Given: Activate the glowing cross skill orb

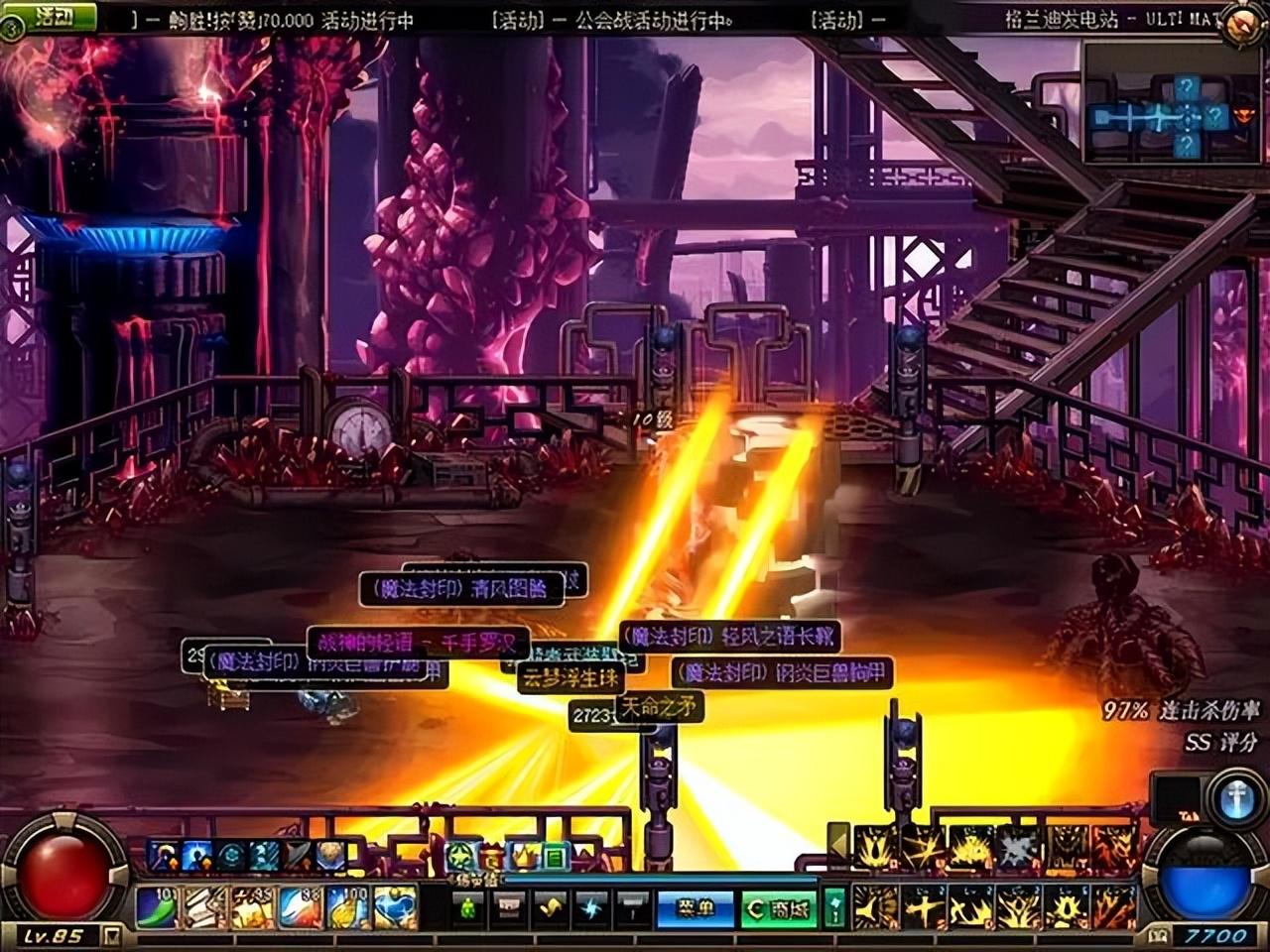Looking at the screenshot, I should coord(1236,800).
